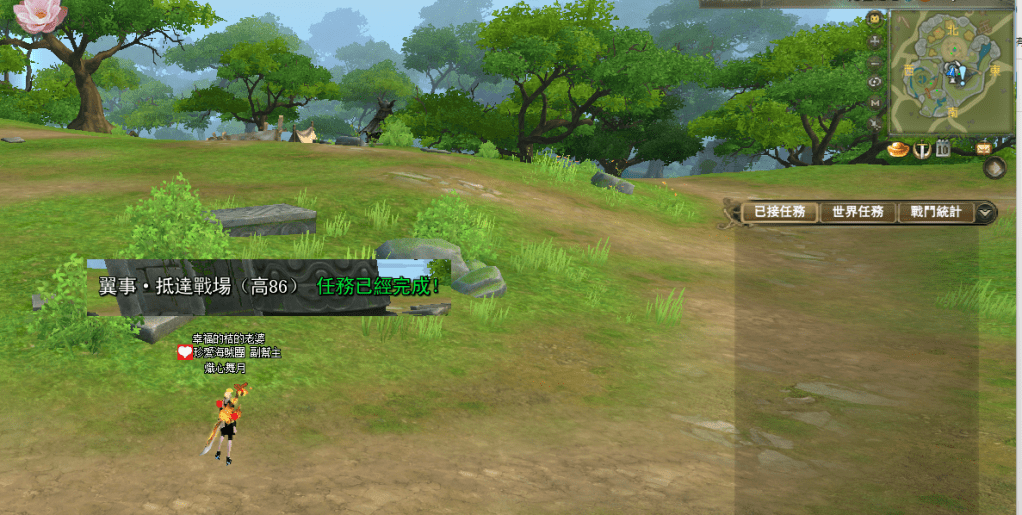The height and width of the screenshot is (515, 1022).
Task: Click the circular swirl button beside the minimap
Action: (875, 82)
